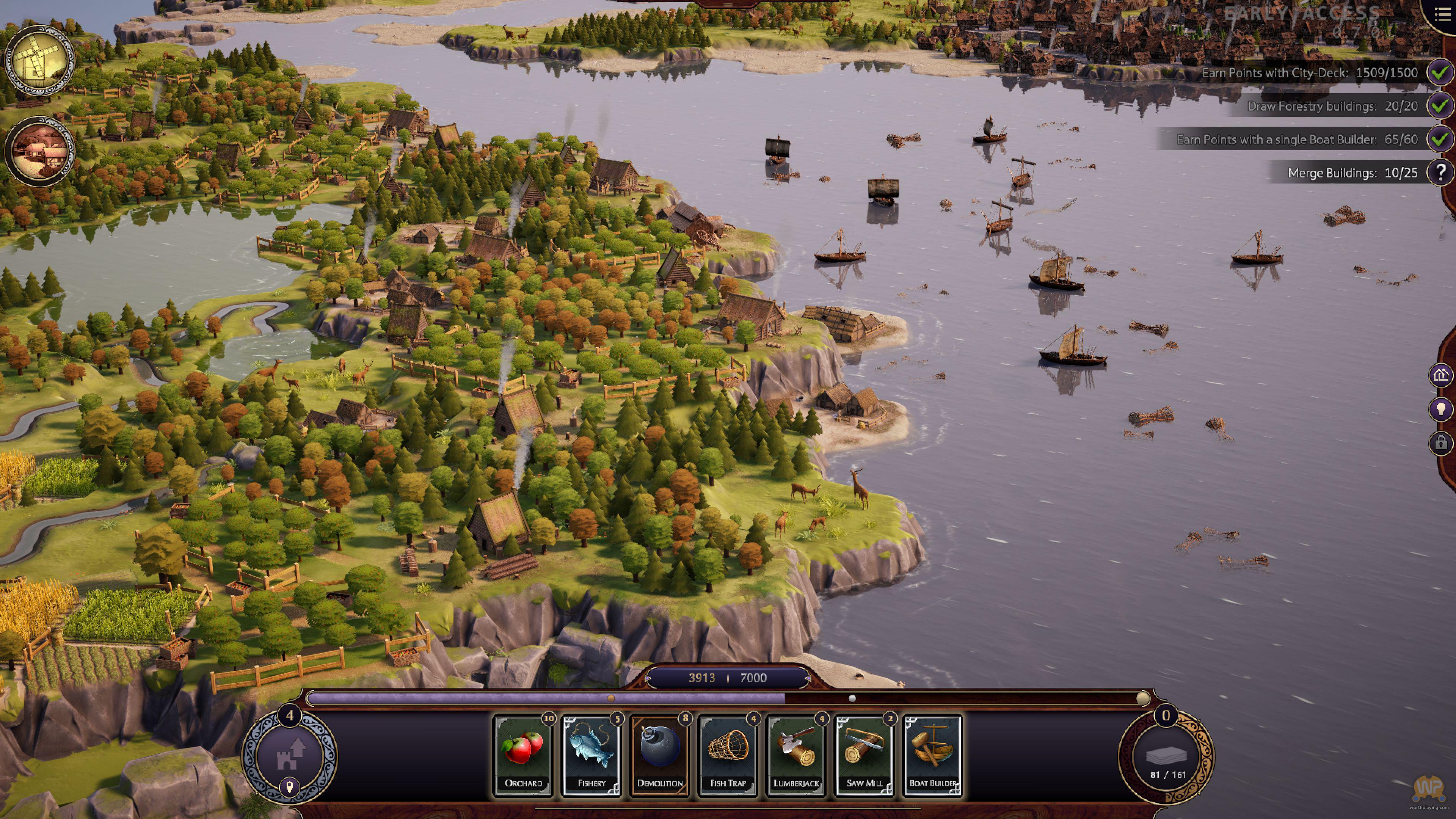This screenshot has height=819, width=1456.
Task: Pick the Boat Builder card
Action: pyautogui.click(x=933, y=755)
